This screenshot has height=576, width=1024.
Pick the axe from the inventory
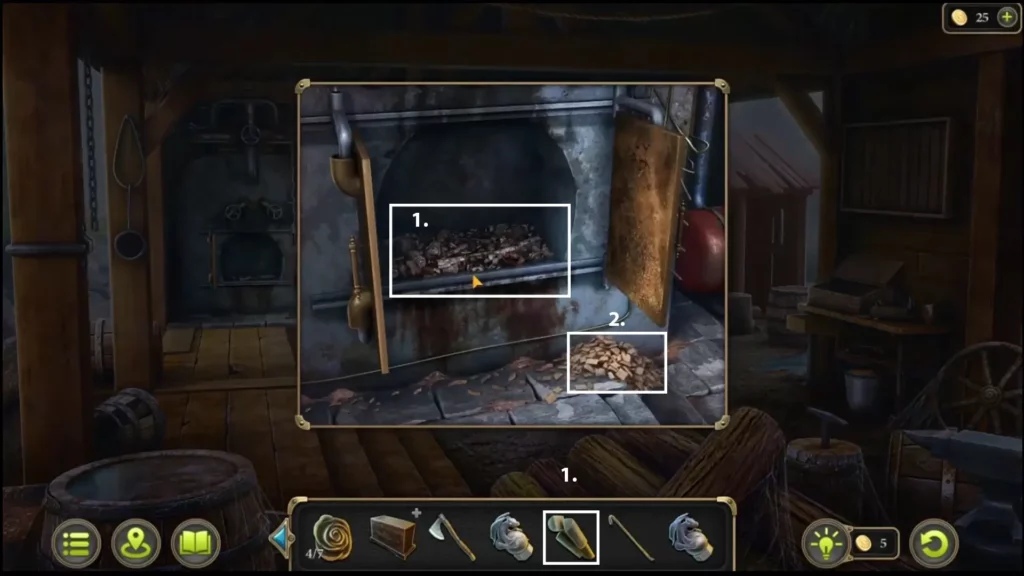(451, 537)
